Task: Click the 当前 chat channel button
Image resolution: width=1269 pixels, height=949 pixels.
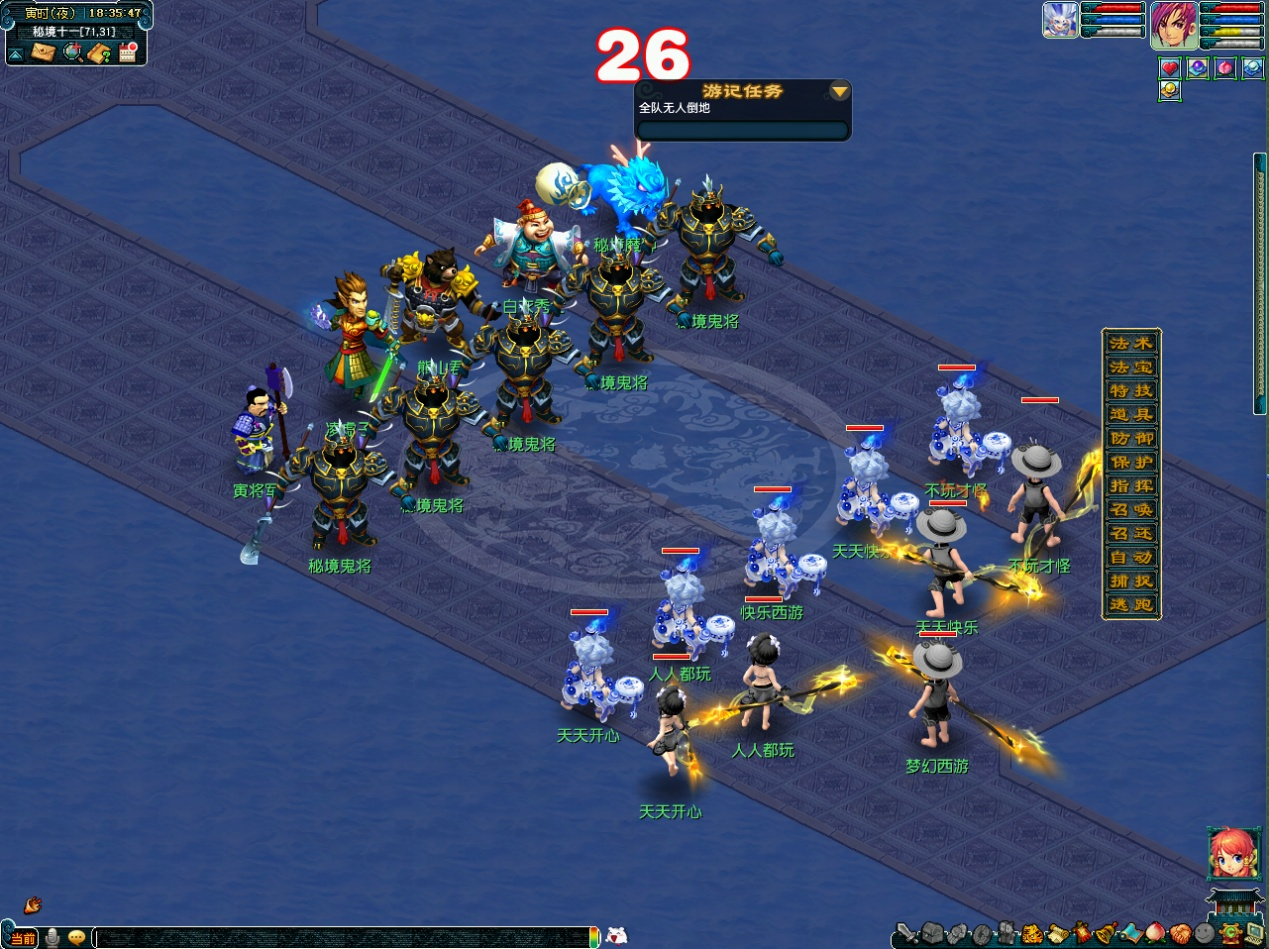Action: 23,938
